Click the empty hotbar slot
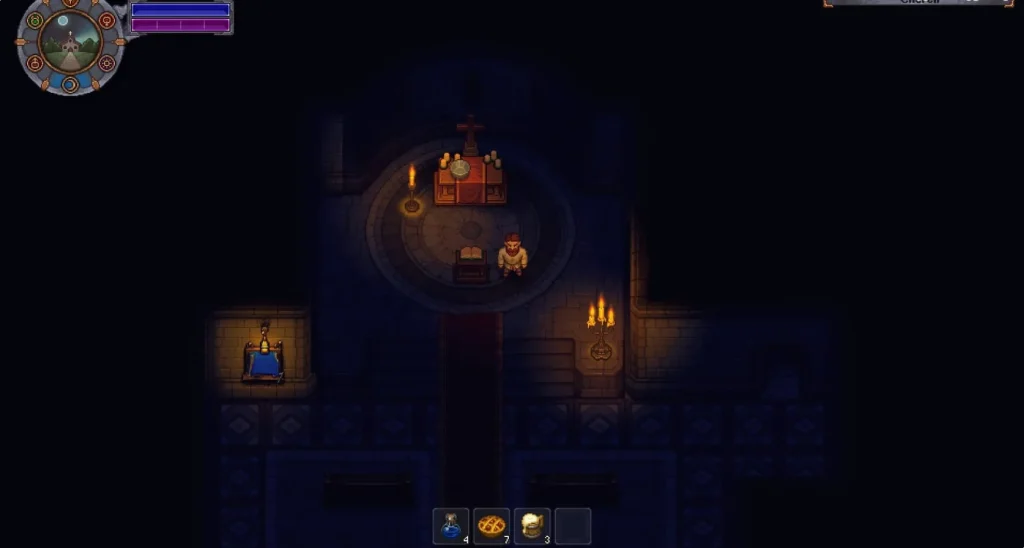The height and width of the screenshot is (548, 1024). [x=573, y=526]
